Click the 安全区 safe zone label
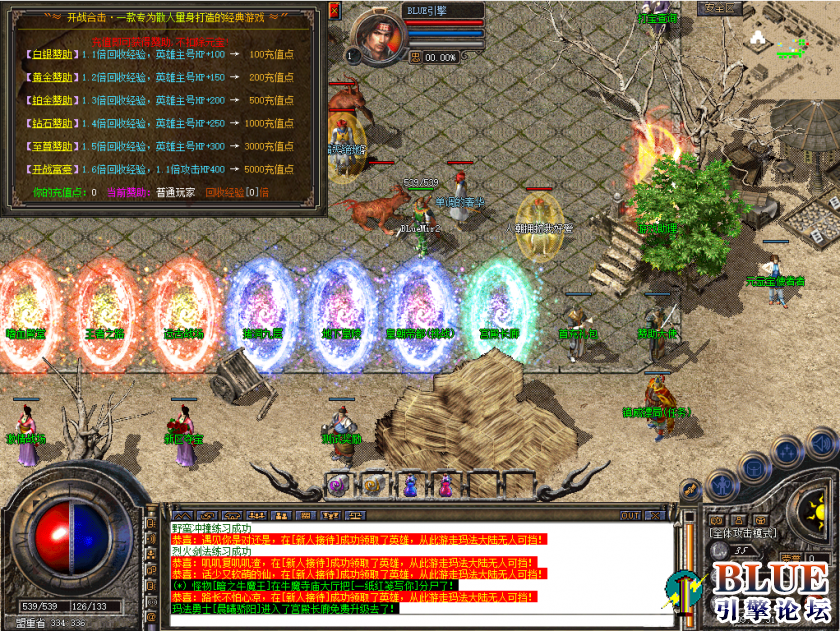Viewport: 840px width, 631px height. click(721, 7)
